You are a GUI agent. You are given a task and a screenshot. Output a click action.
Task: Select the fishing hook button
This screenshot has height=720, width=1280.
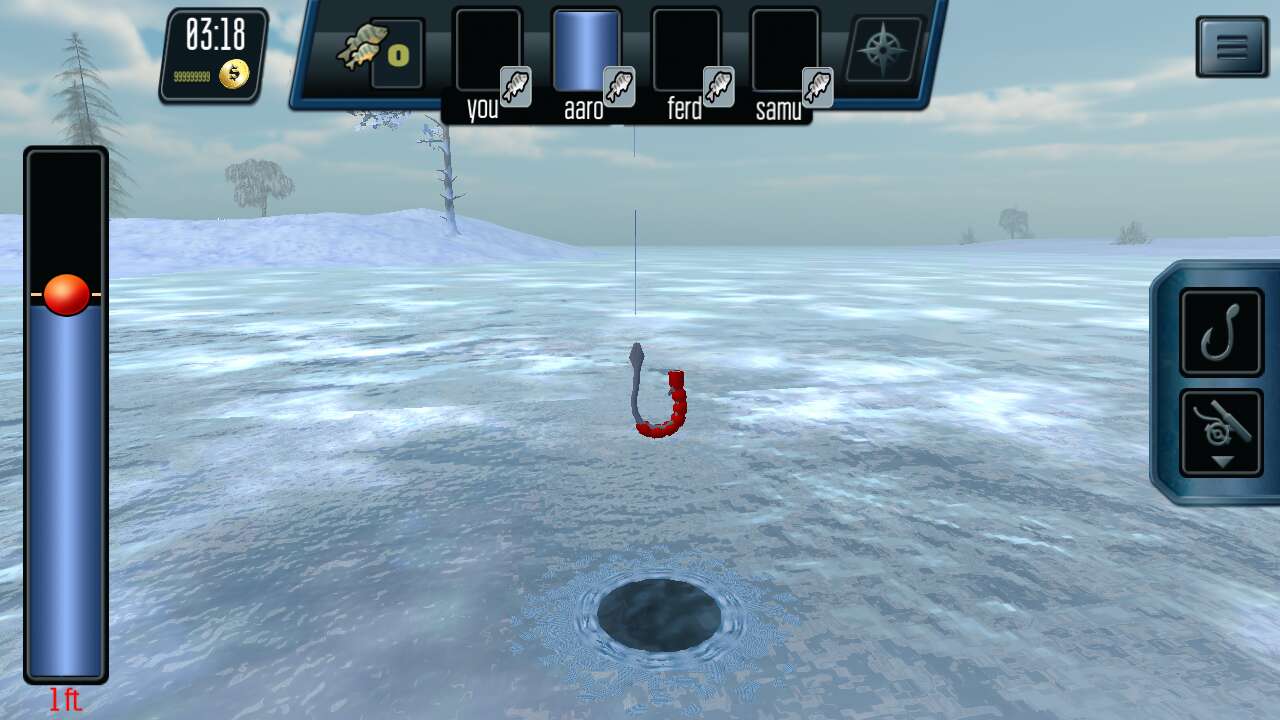(x=1221, y=332)
